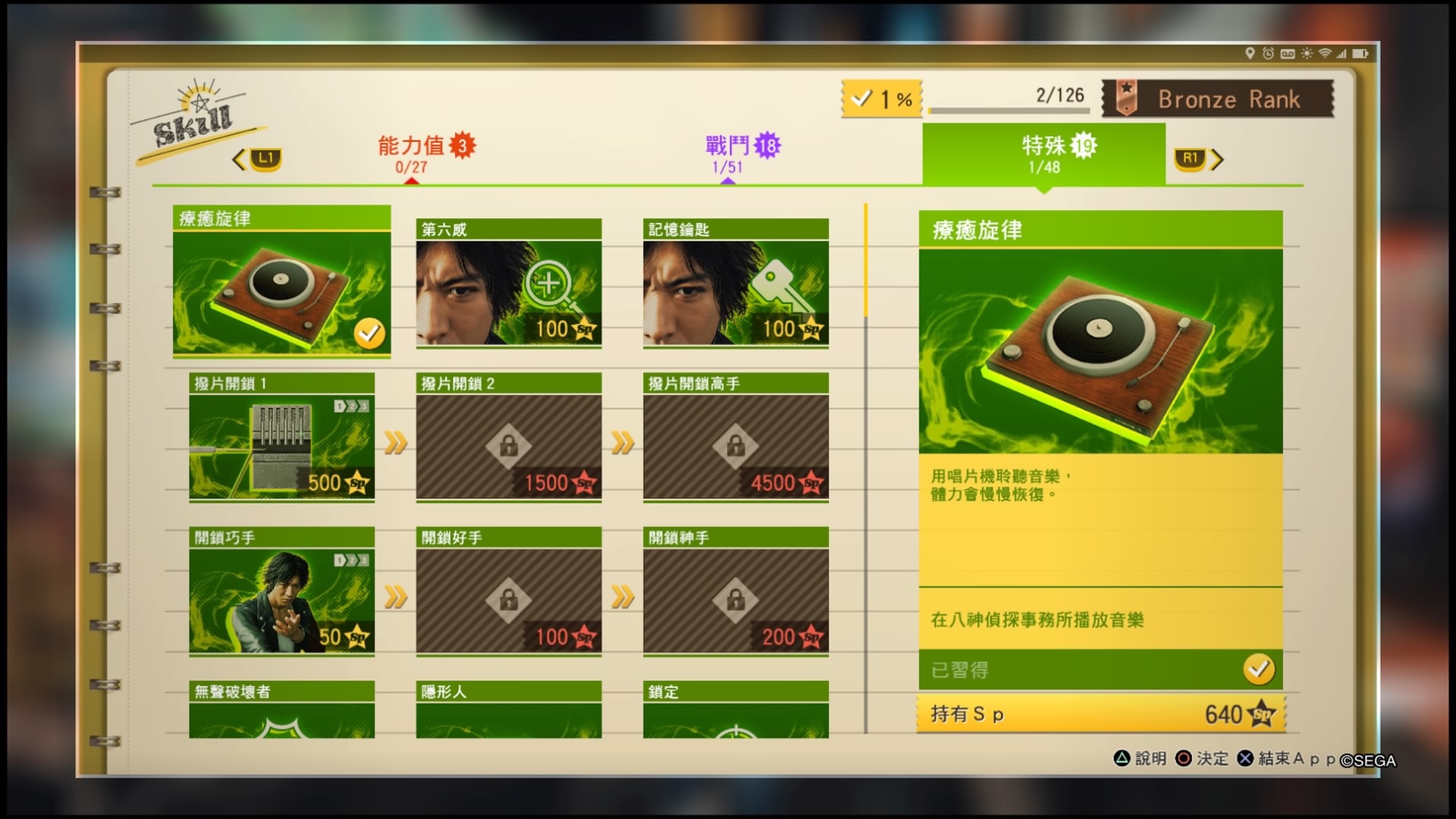Click the 已習得 acquired checkmark indicator
Screen dimensions: 1456x819
point(1258,669)
